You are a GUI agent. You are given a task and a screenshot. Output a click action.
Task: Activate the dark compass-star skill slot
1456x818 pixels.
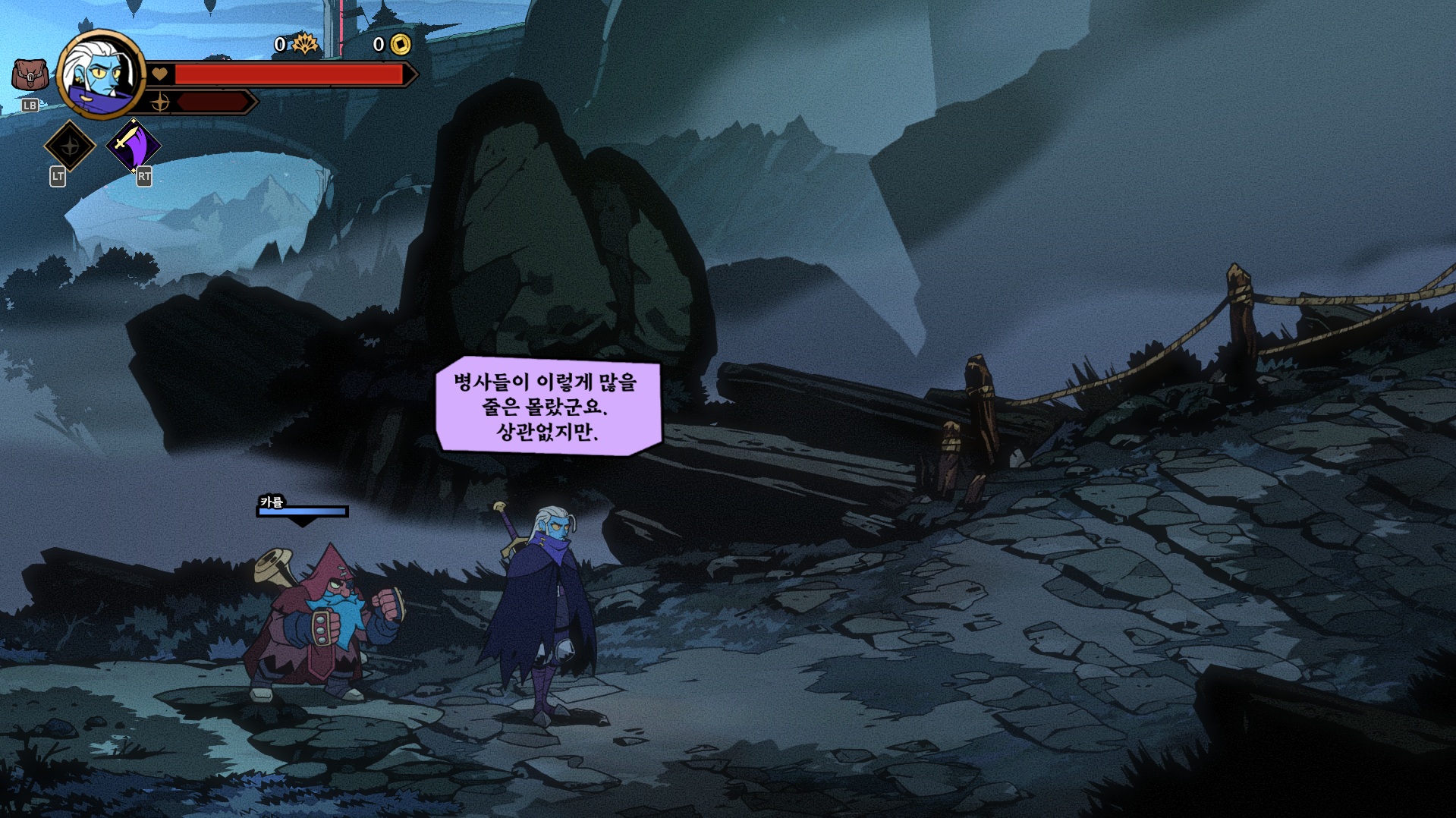click(70, 146)
